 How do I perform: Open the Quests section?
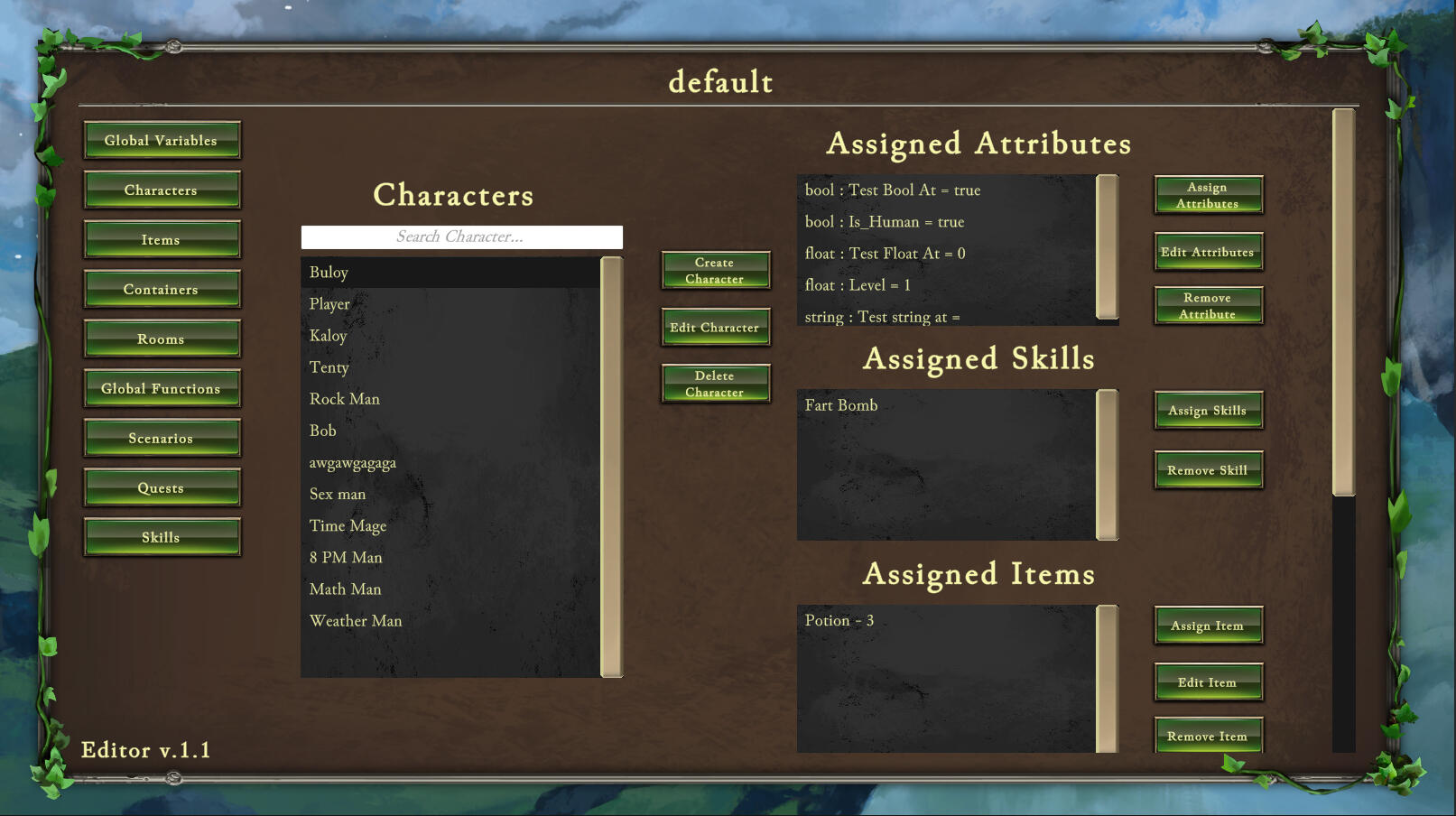[x=162, y=488]
